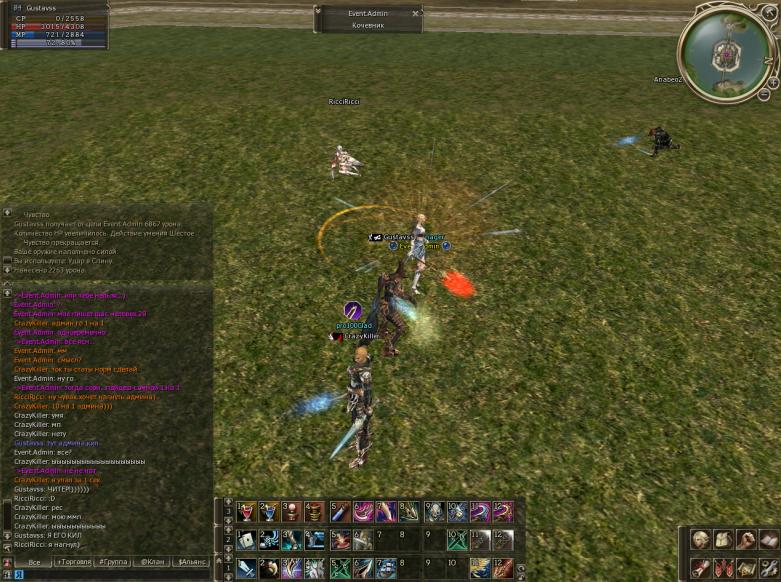The height and width of the screenshot is (582, 781).
Task: Activate the skull skill in top hotbar
Action: coord(436,512)
